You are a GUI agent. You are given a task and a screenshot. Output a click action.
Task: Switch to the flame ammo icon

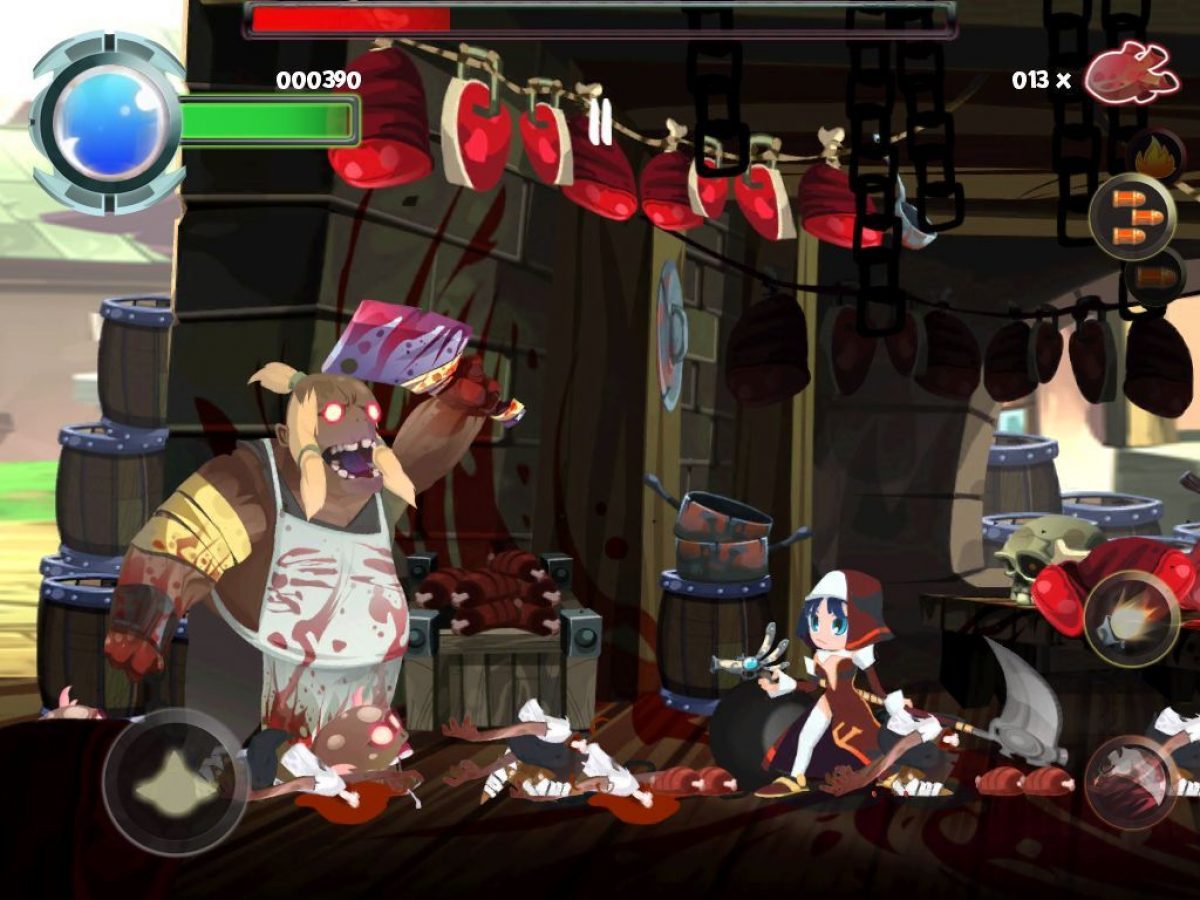1157,157
